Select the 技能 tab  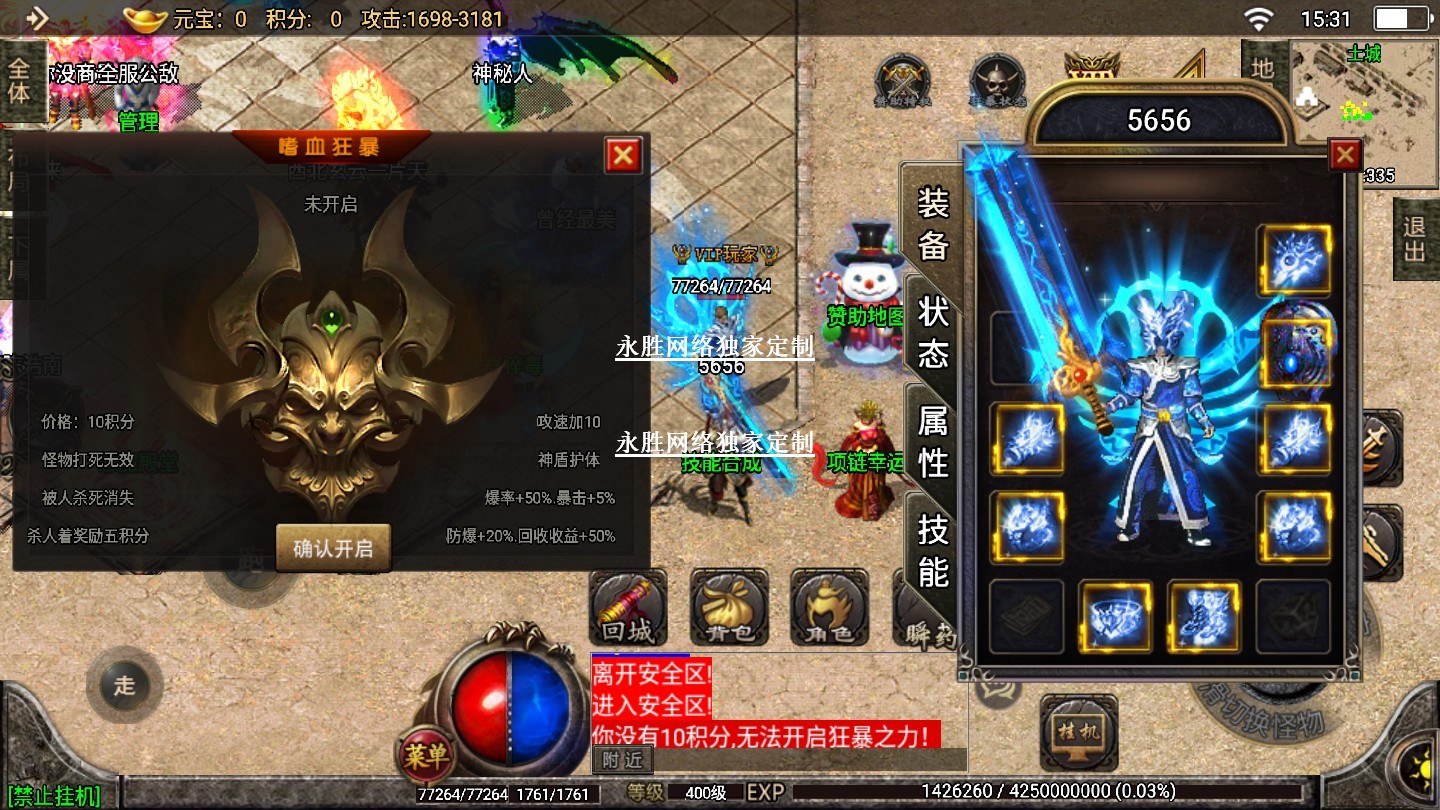932,550
